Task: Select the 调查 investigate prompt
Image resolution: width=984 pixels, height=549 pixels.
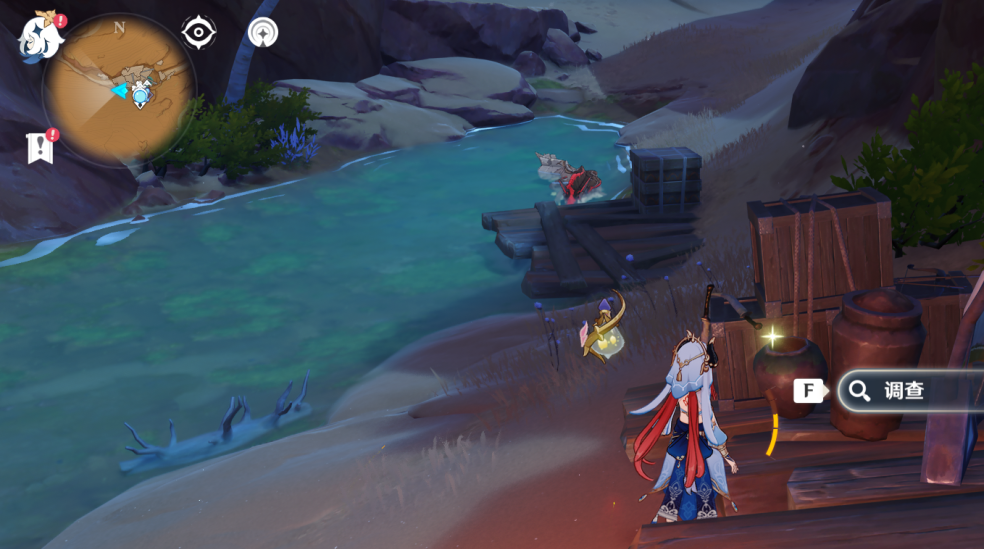Action: click(904, 391)
